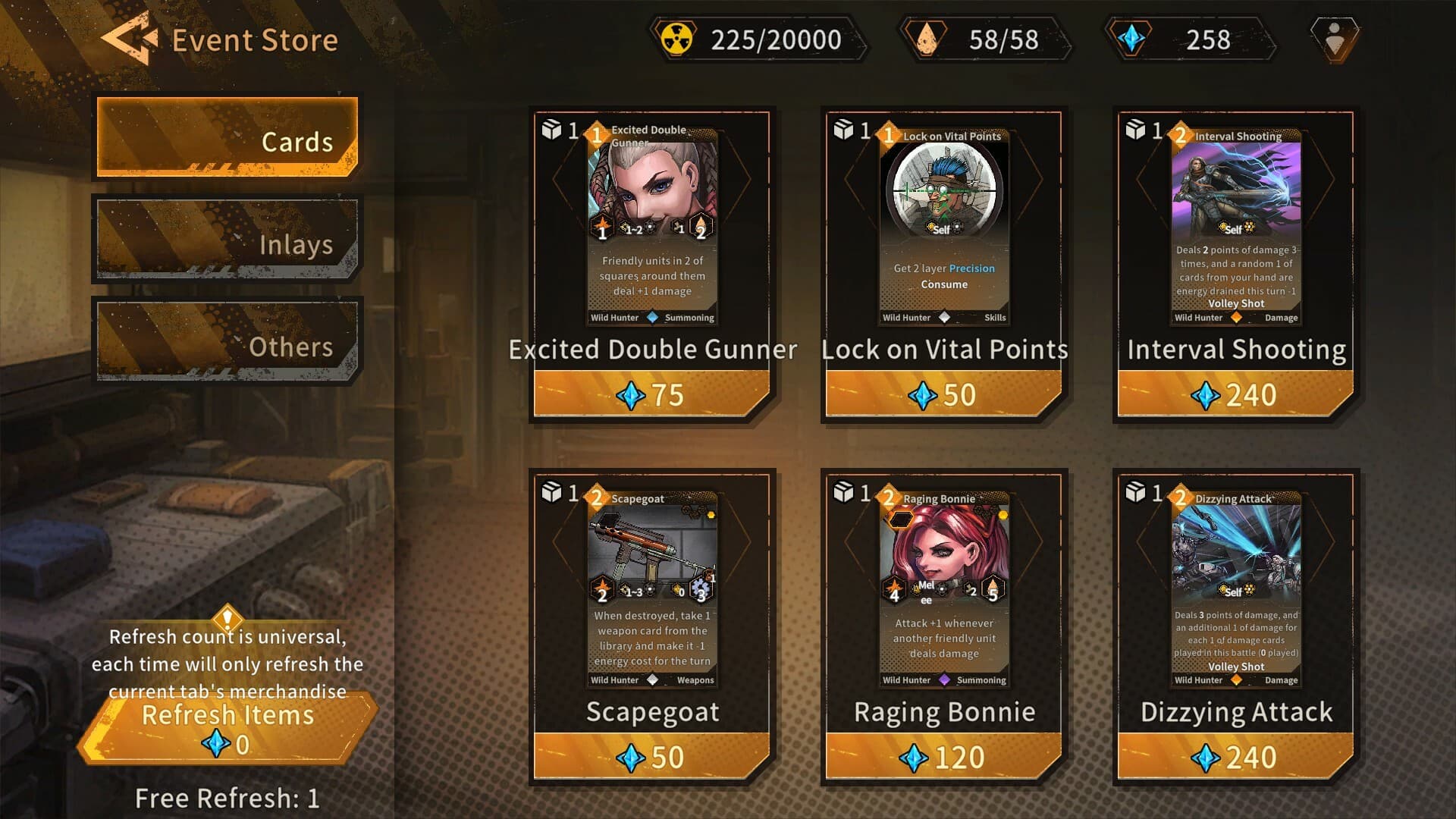Click the package icon on Dizzying Attack
The image size is (1456, 819).
pos(1134,491)
